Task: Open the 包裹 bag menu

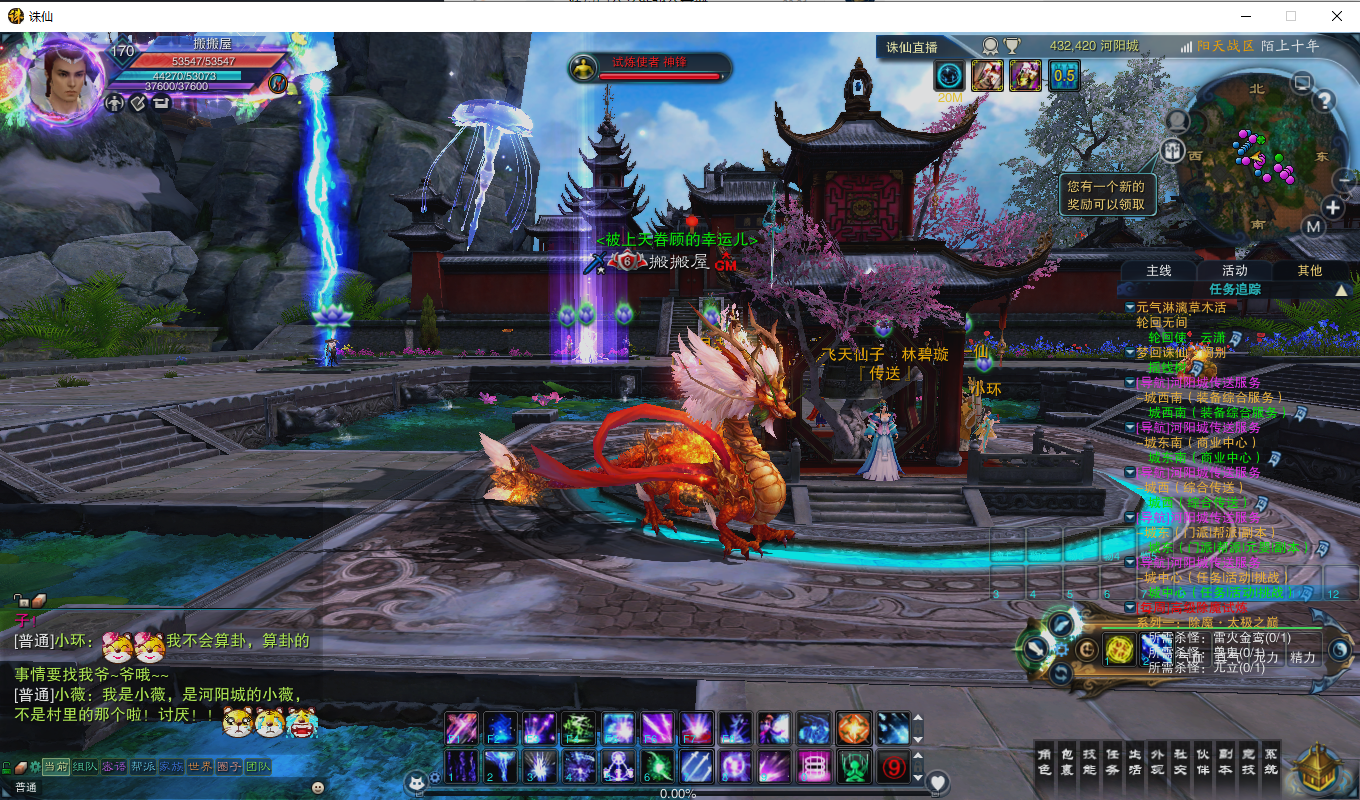Action: [1068, 762]
